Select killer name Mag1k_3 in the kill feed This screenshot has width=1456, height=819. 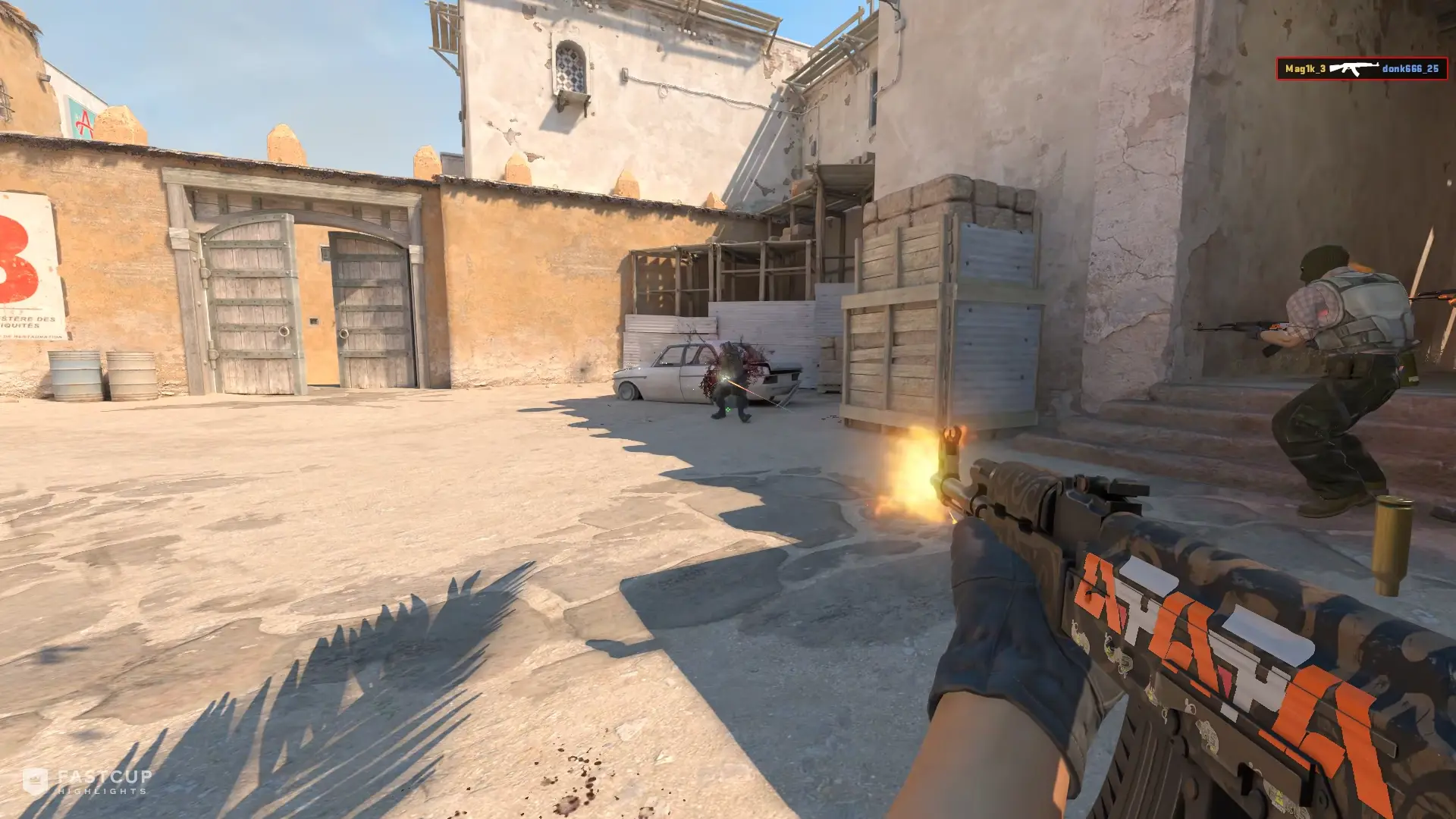[x=1306, y=68]
